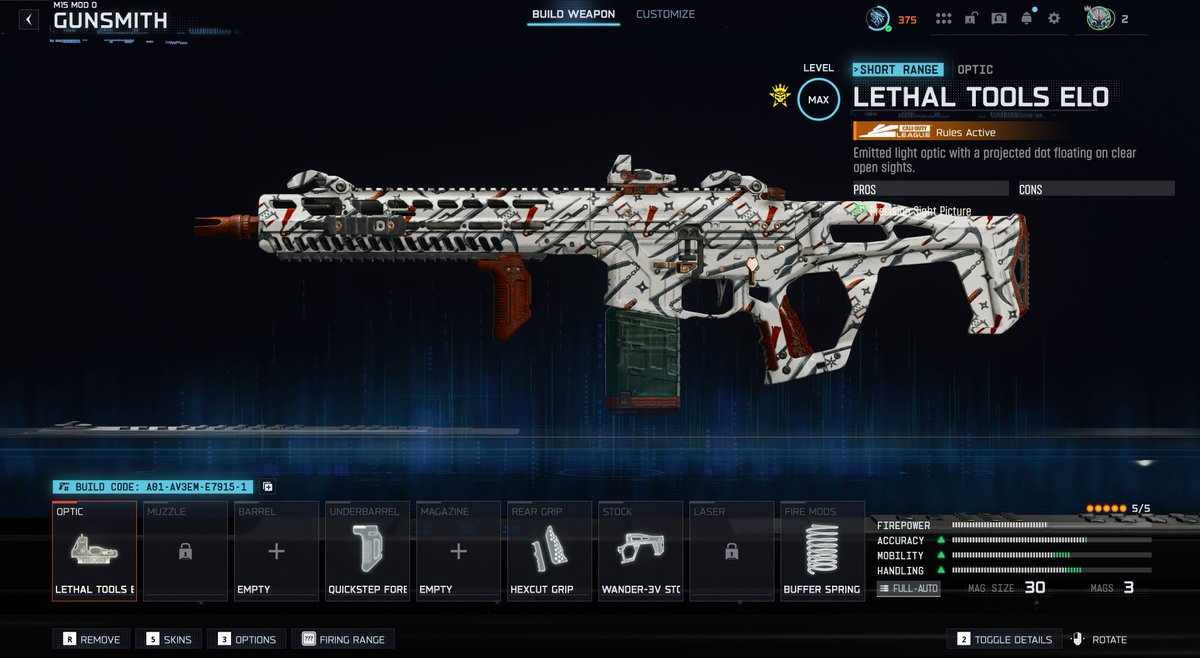Open the notifications bell
Viewport: 1200px width, 658px height.
pyautogui.click(x=1026, y=19)
